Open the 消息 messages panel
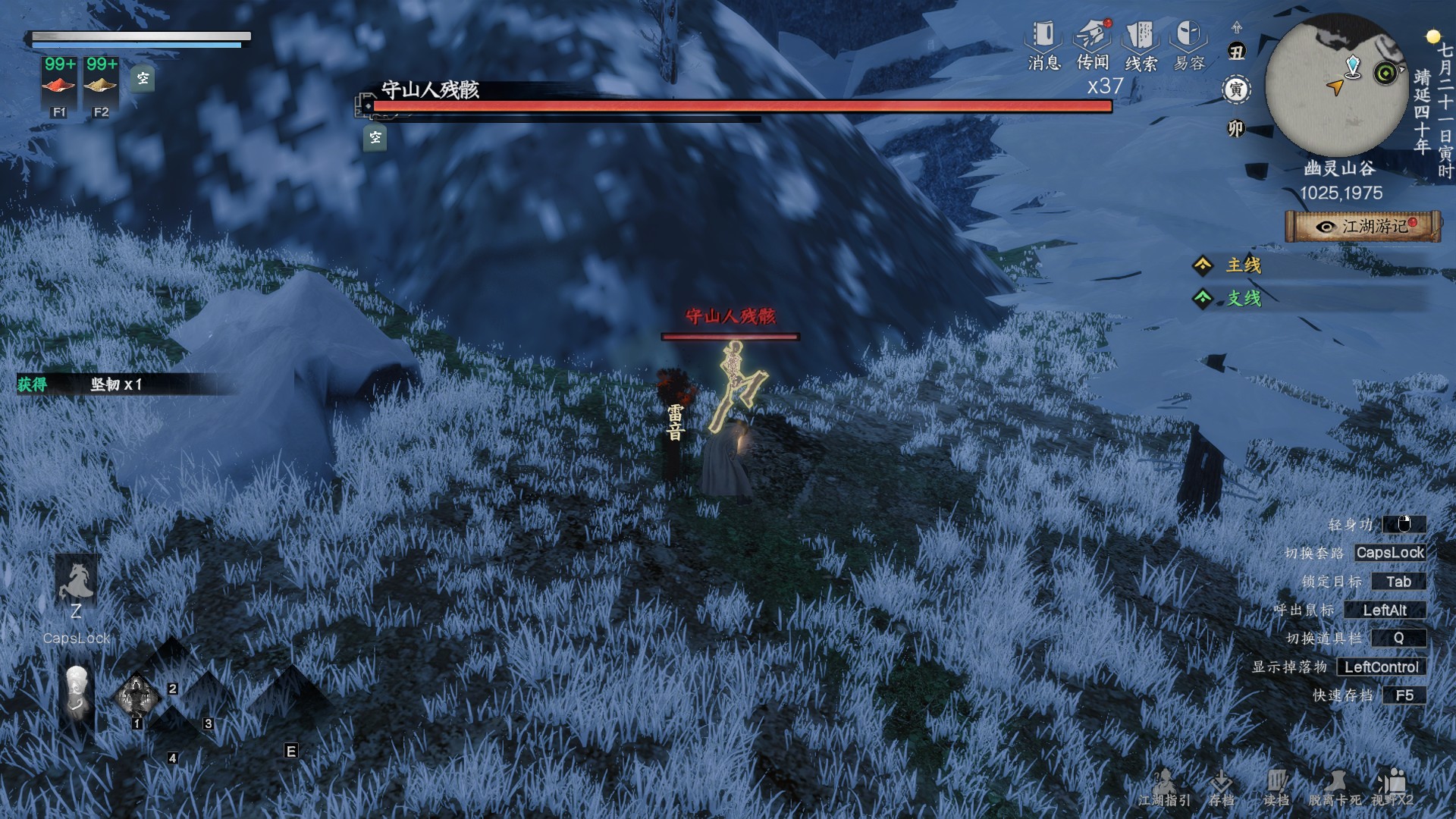 (x=1043, y=45)
